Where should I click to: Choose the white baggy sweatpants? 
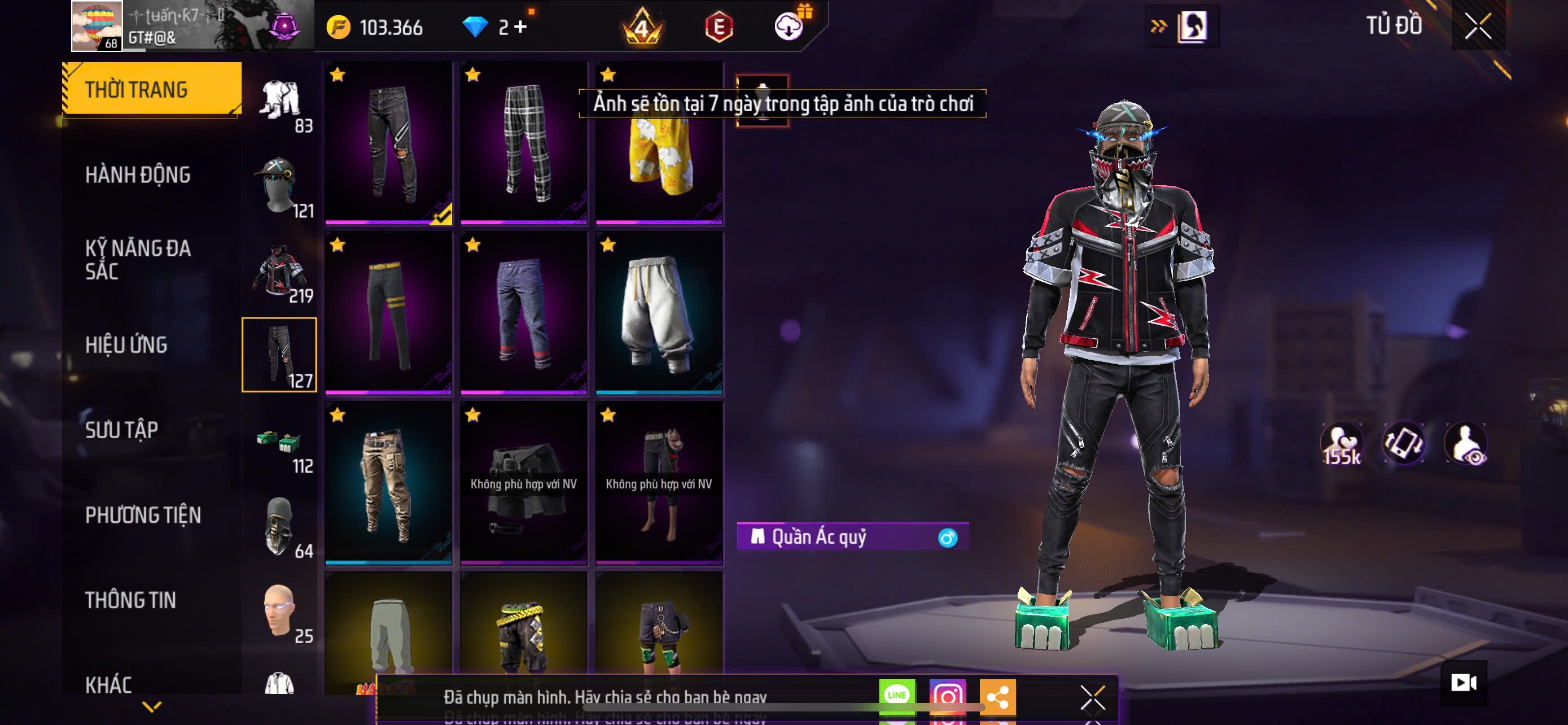(659, 313)
